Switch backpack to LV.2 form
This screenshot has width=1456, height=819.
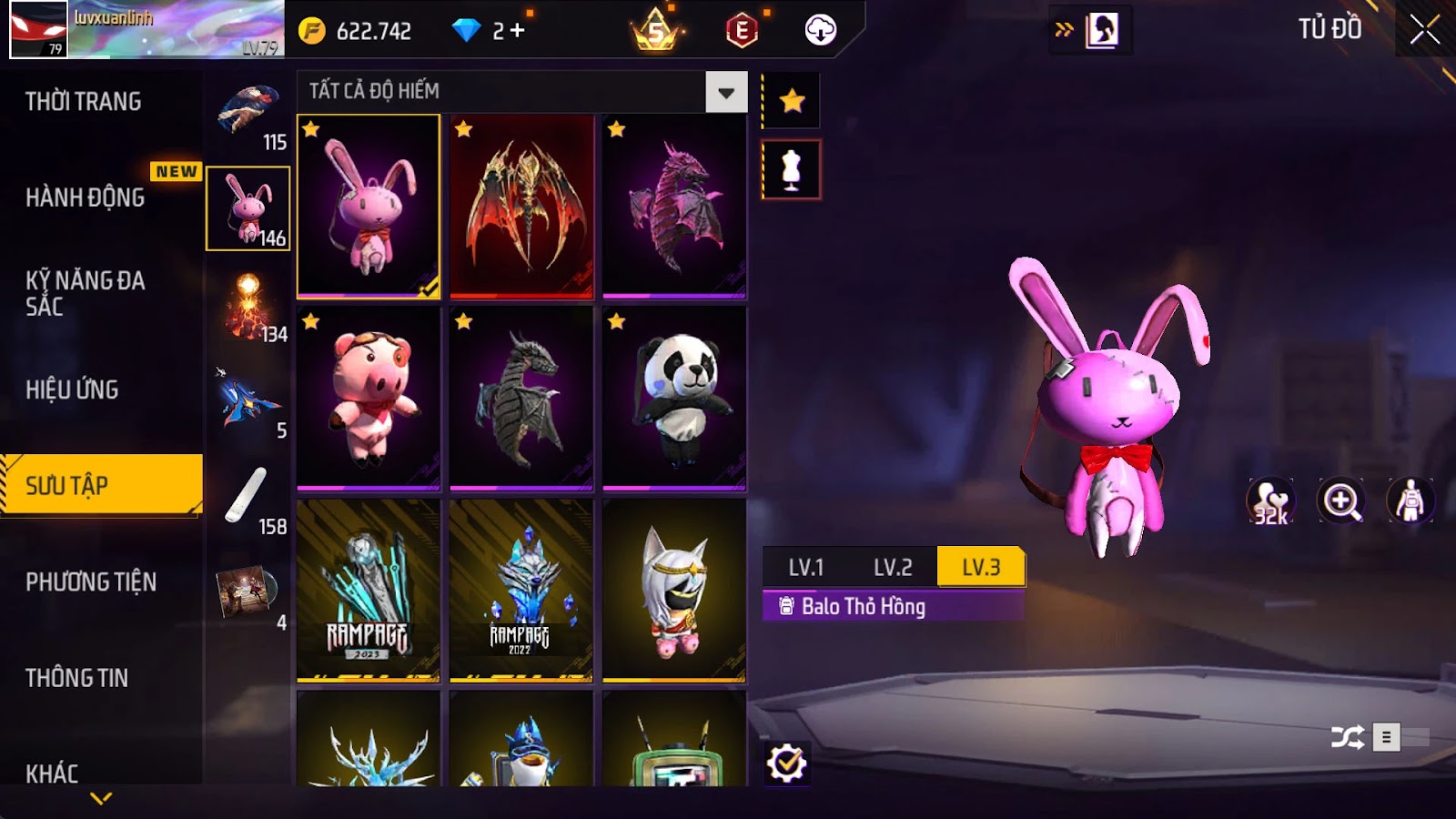pos(893,568)
